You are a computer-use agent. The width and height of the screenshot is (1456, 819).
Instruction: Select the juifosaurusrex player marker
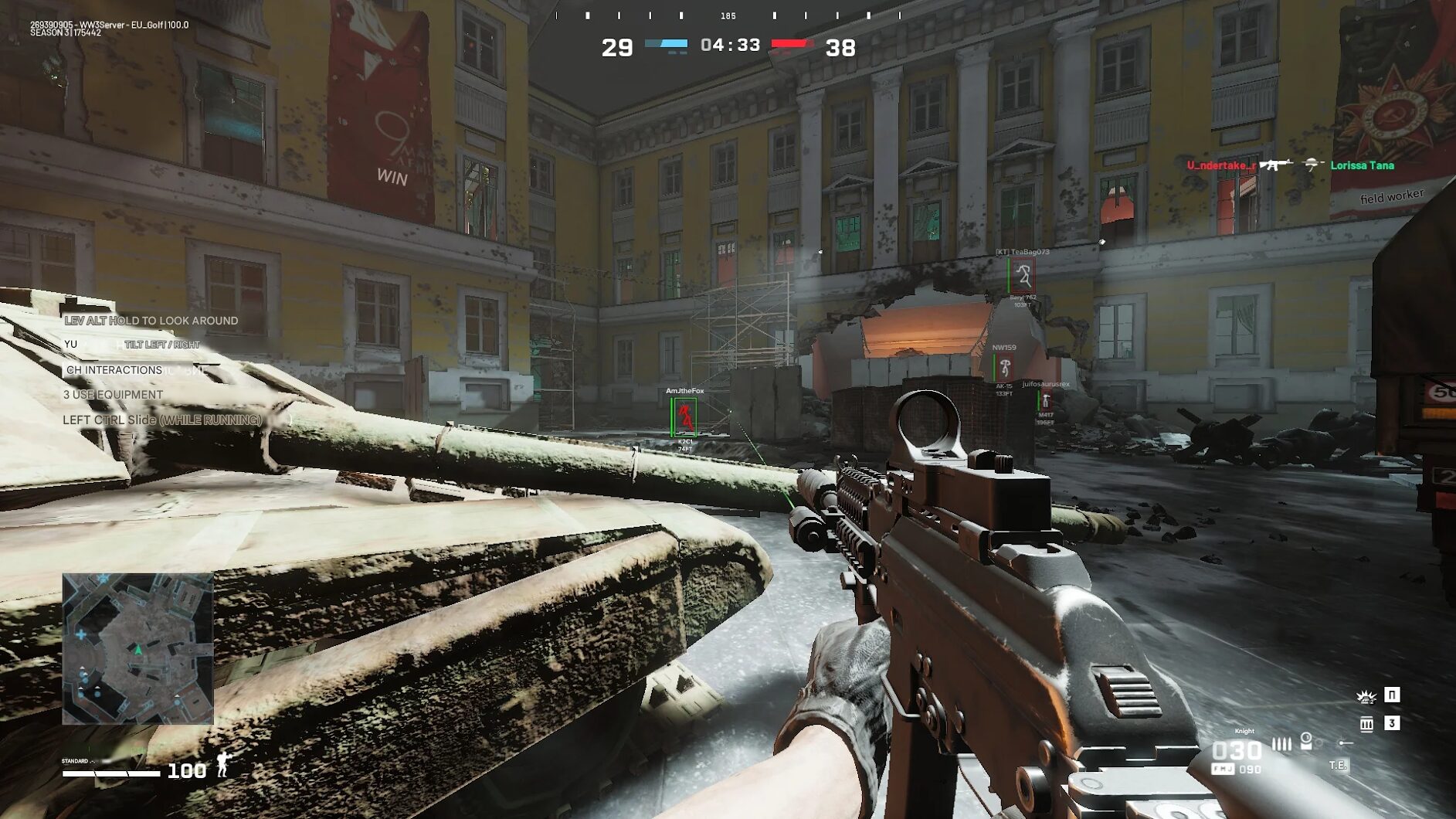[x=1046, y=400]
